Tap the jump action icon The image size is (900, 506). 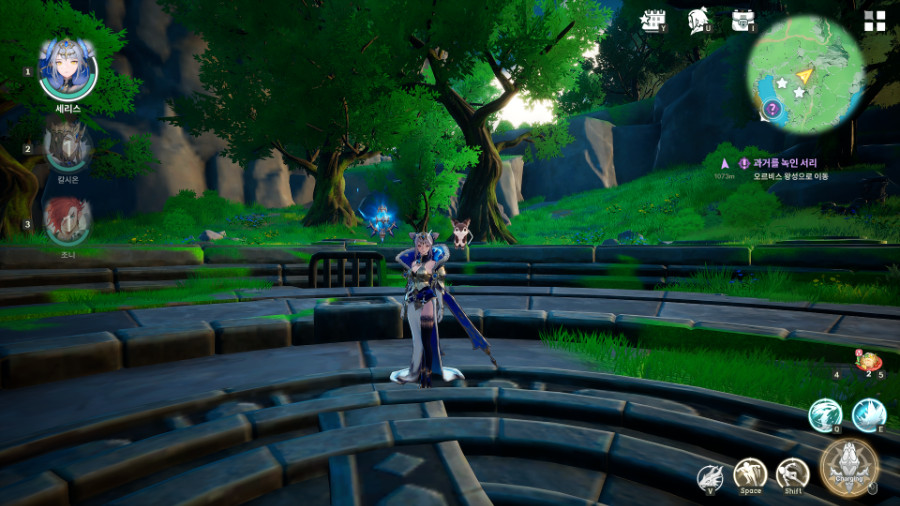point(750,474)
